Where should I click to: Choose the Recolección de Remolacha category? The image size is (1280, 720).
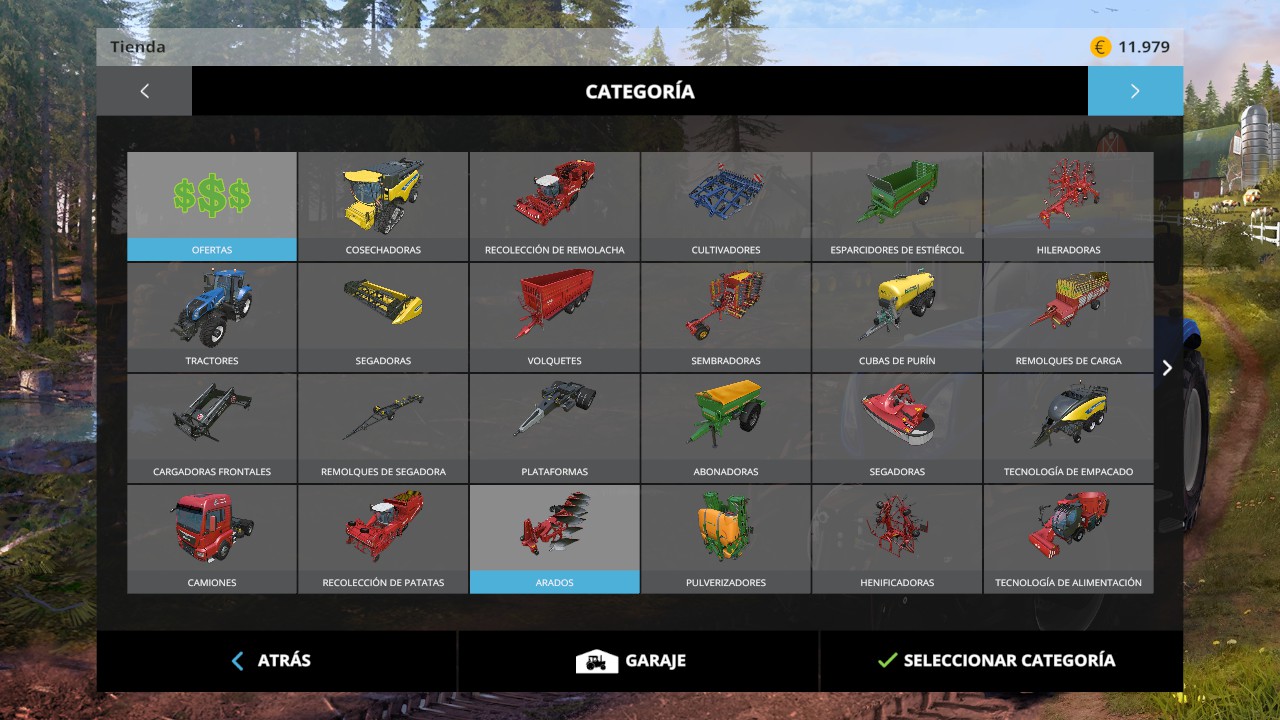(554, 206)
